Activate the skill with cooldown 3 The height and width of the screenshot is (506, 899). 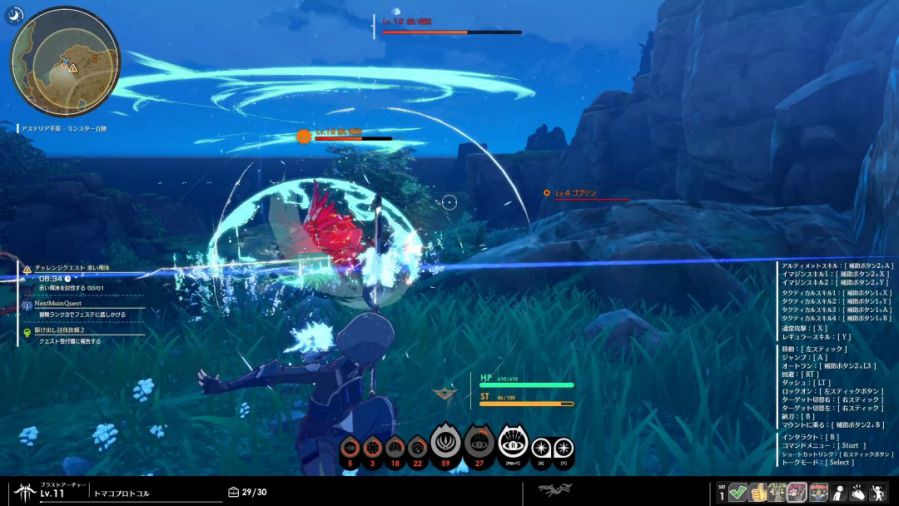[373, 449]
